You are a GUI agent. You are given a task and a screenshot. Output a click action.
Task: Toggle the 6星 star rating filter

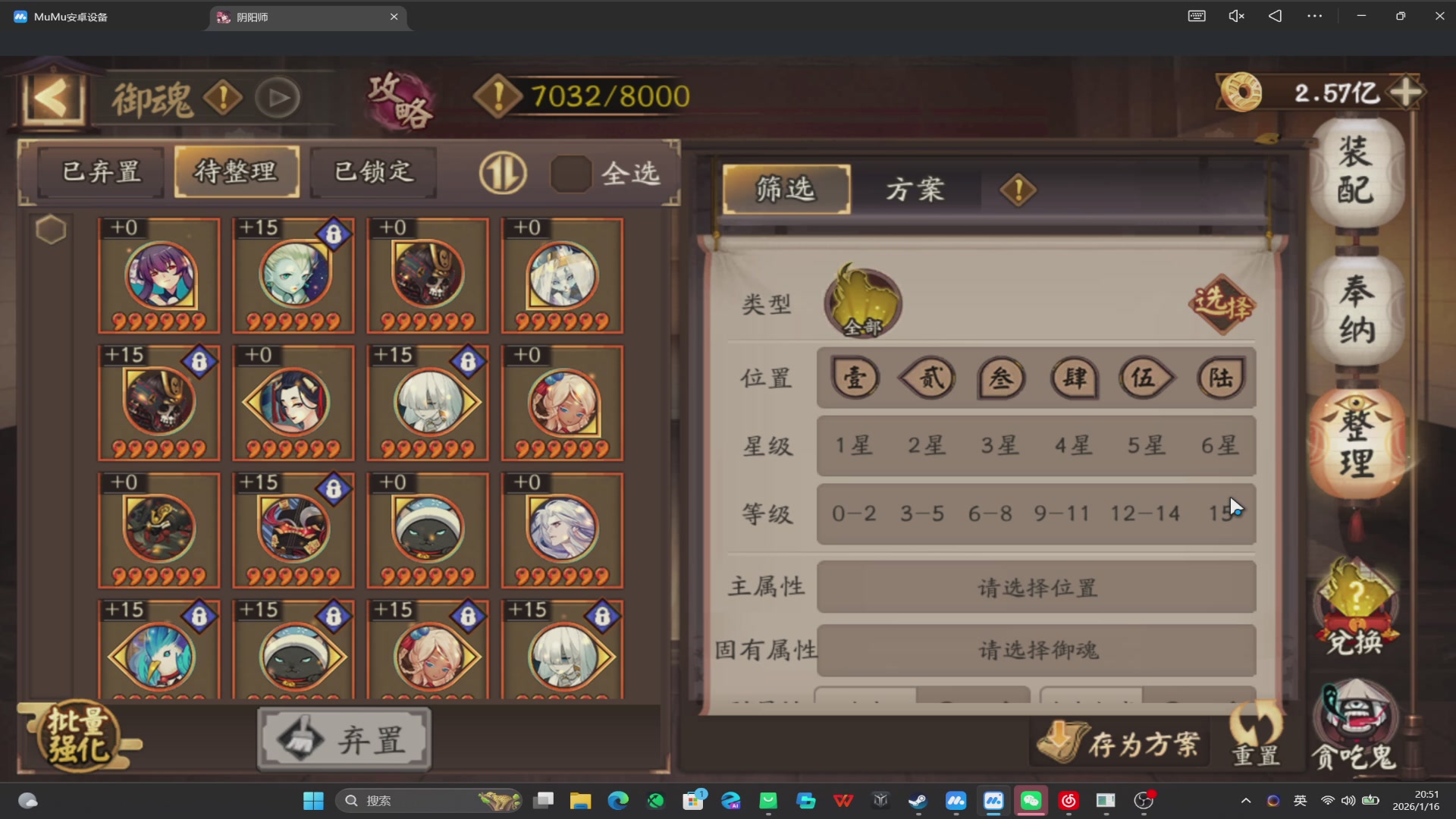[1219, 446]
